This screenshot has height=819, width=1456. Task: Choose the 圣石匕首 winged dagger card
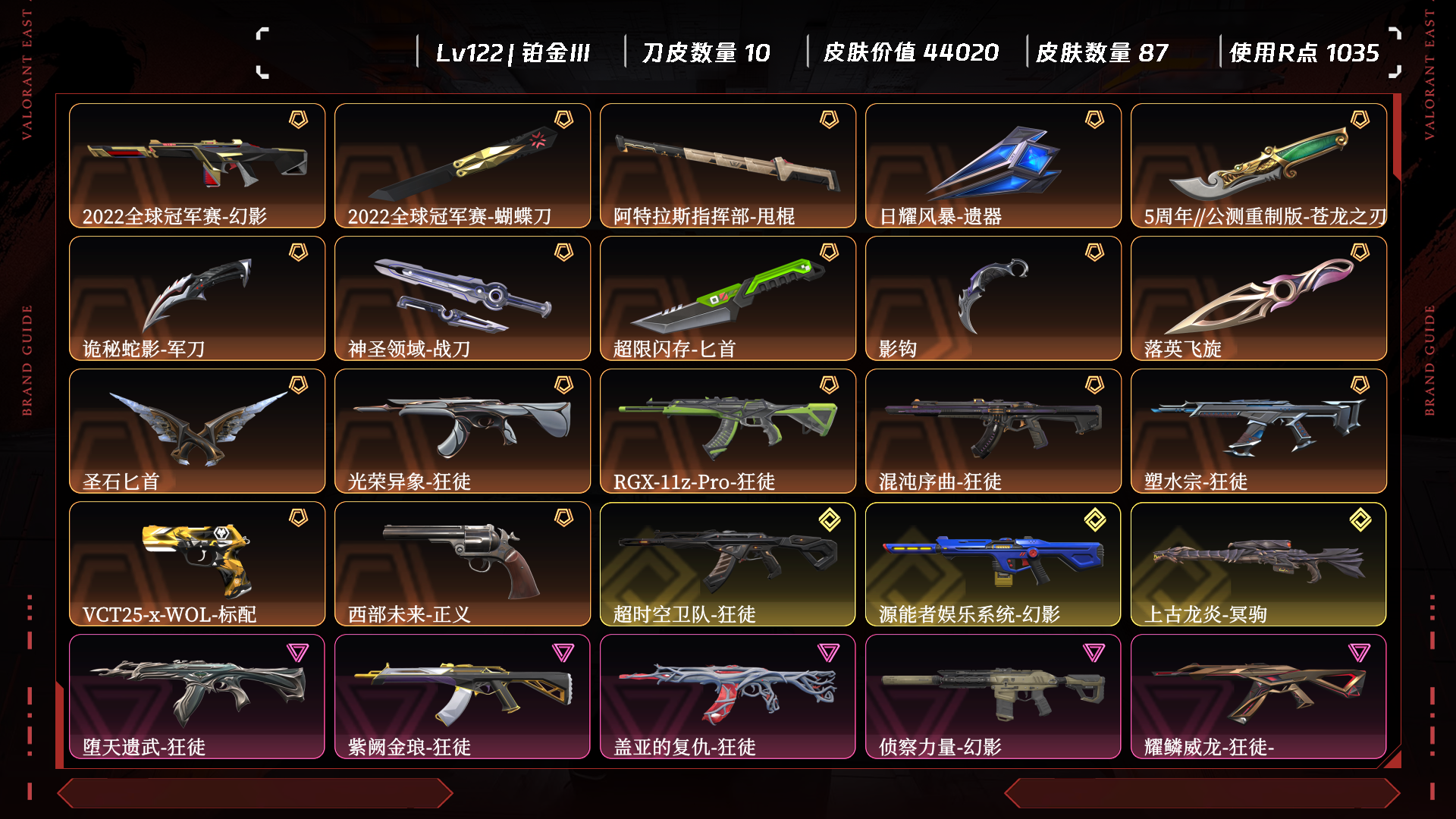[197, 431]
